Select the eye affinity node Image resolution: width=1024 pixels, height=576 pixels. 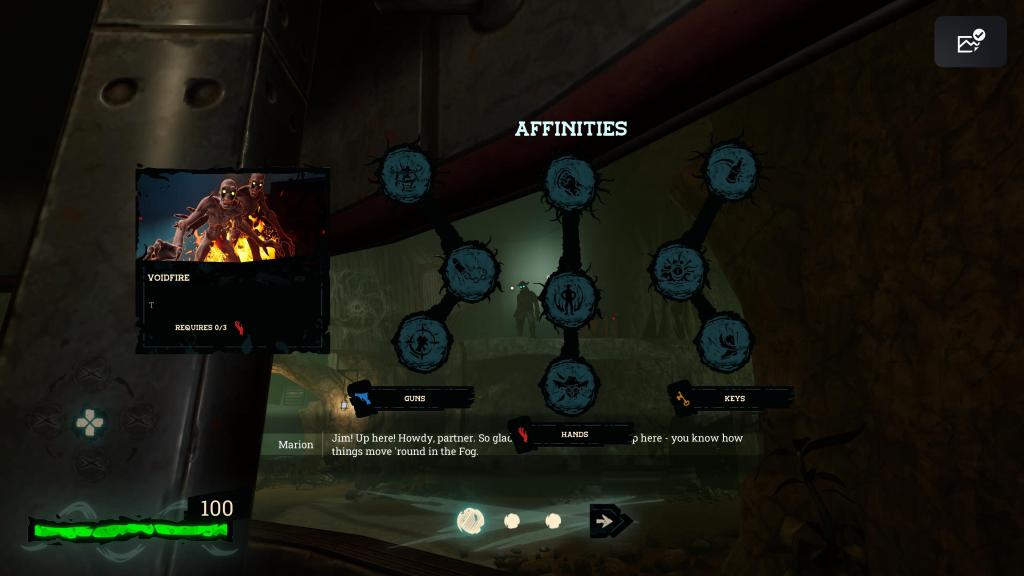coord(679,270)
